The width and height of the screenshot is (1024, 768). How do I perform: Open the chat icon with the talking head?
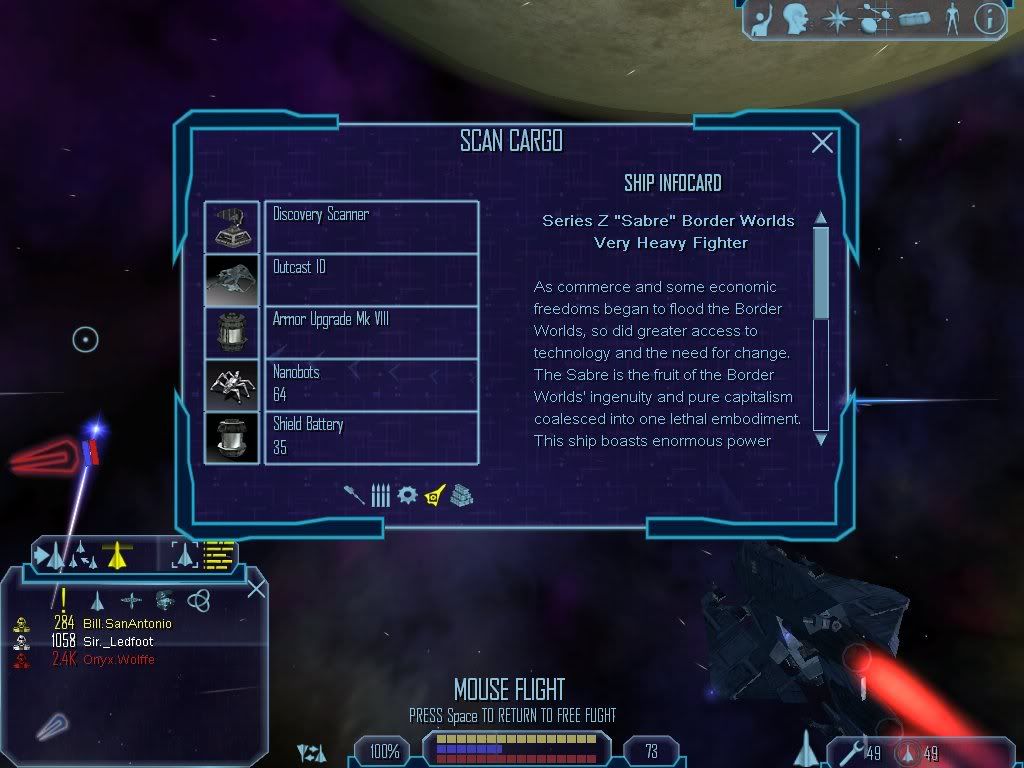pyautogui.click(x=796, y=18)
